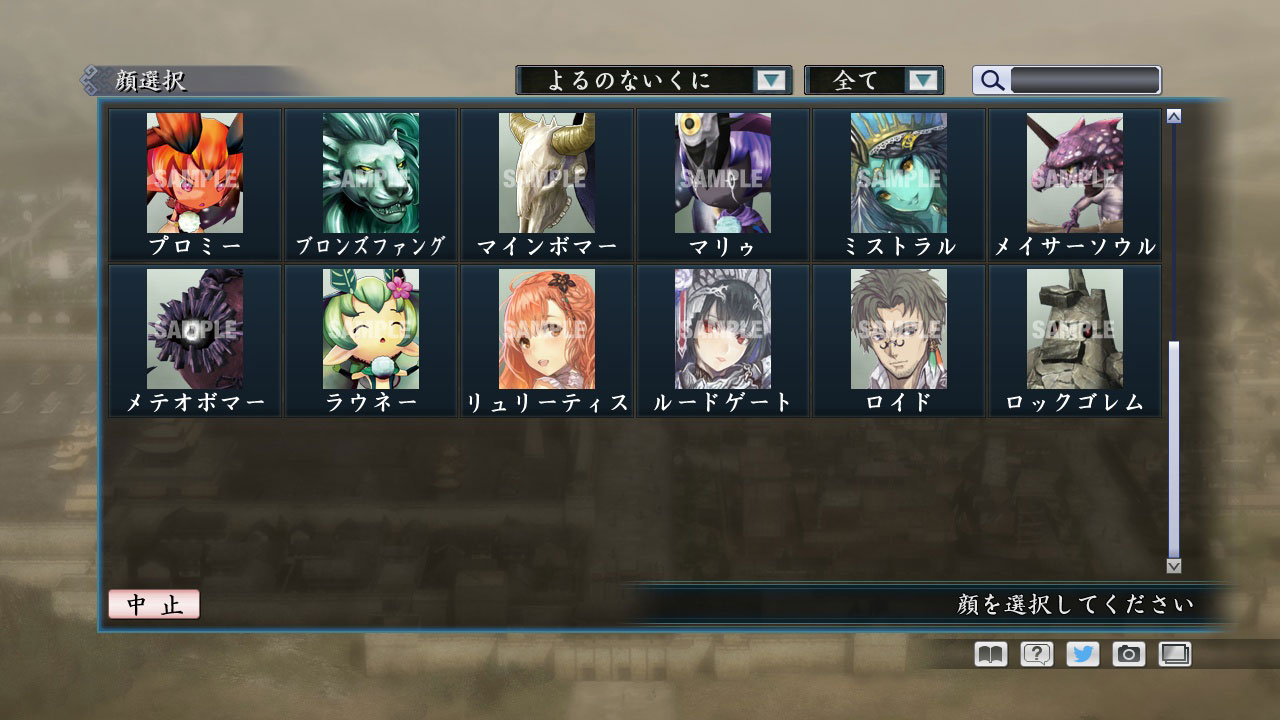Click the display mode icon at bottom right
Image resolution: width=1280 pixels, height=720 pixels.
tap(1173, 653)
